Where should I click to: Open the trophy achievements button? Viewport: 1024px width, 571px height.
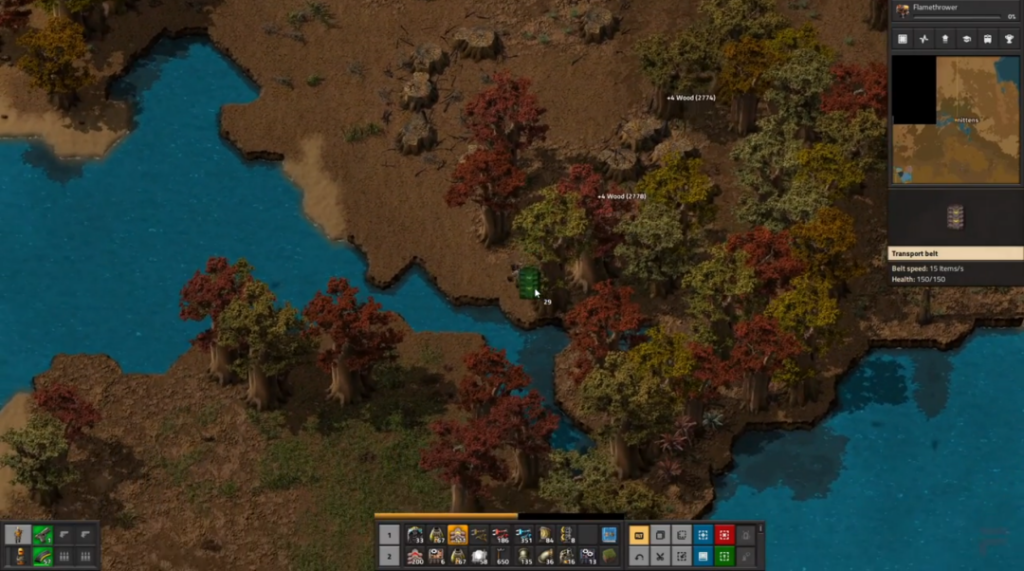point(1011,39)
